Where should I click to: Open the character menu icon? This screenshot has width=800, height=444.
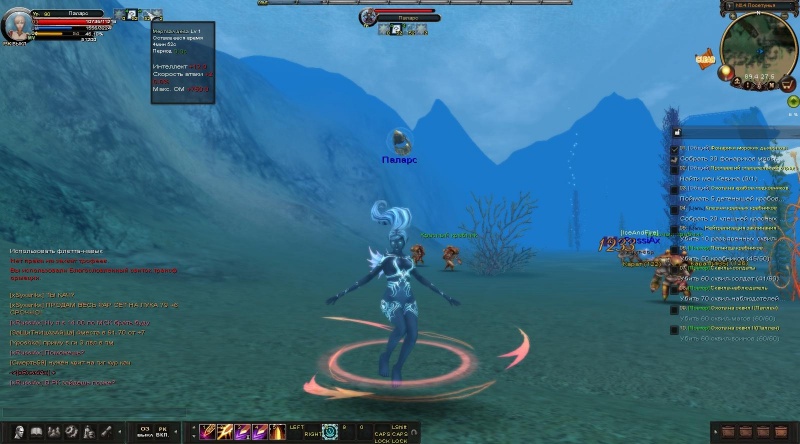point(15,432)
